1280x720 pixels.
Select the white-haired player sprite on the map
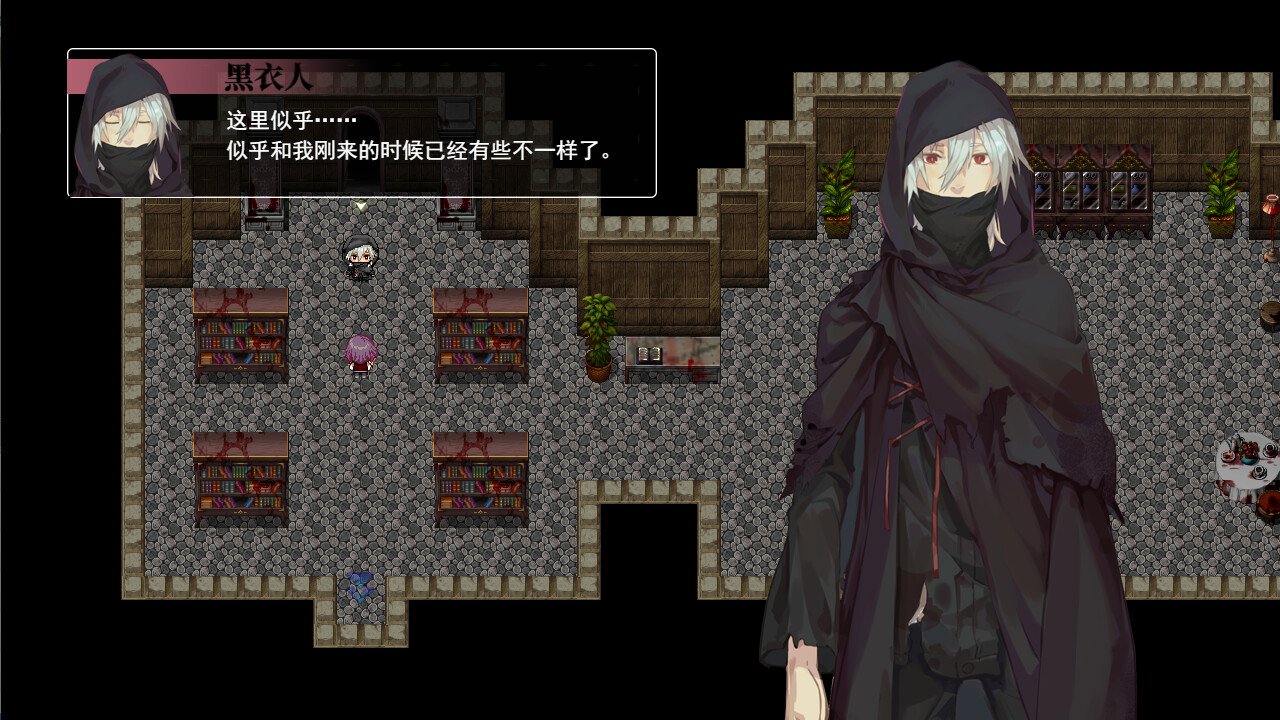tap(361, 258)
